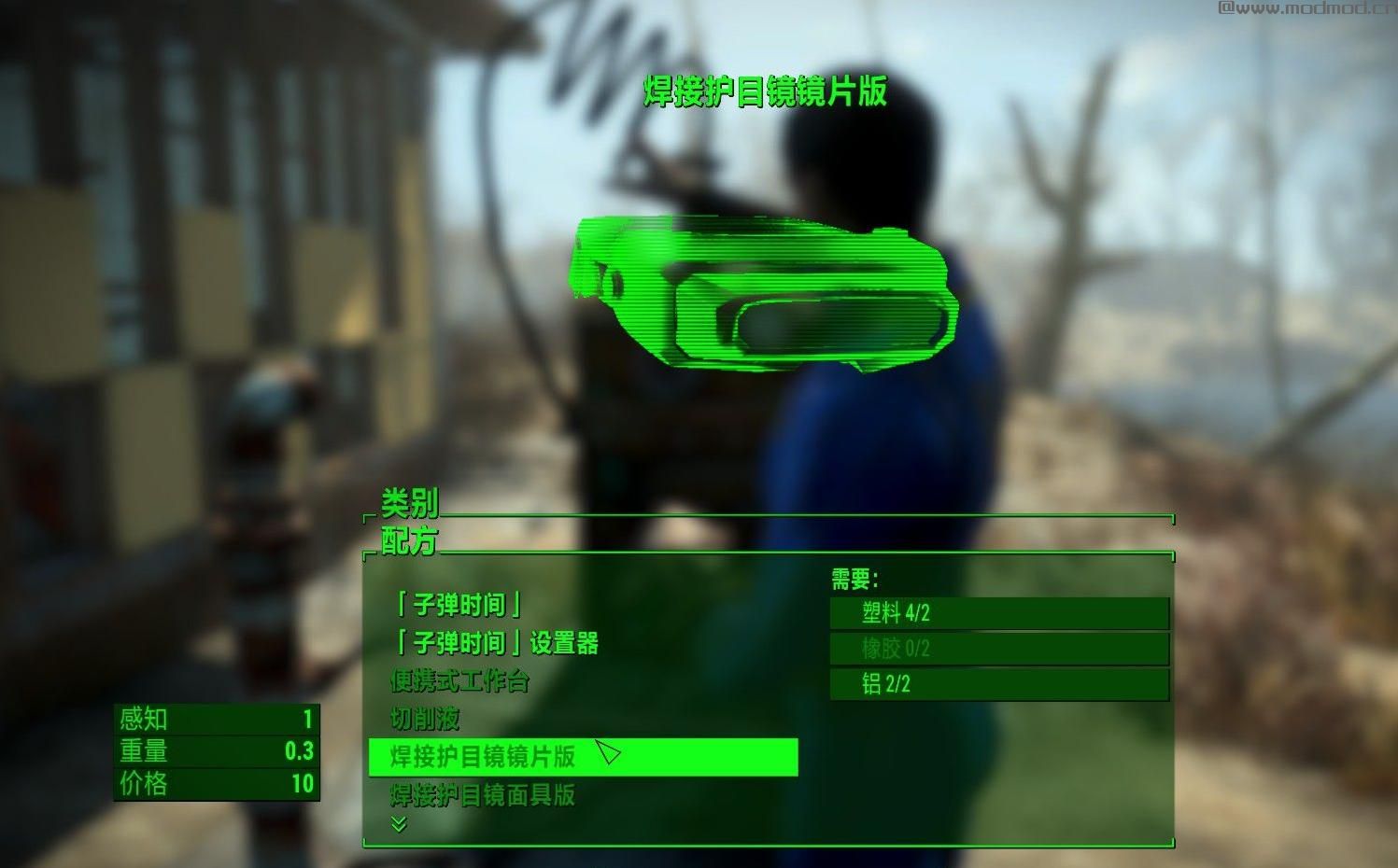Screen dimensions: 1398x868
Task: Select the 焊接护目镜面具版 recipe below
Action: click(x=484, y=796)
